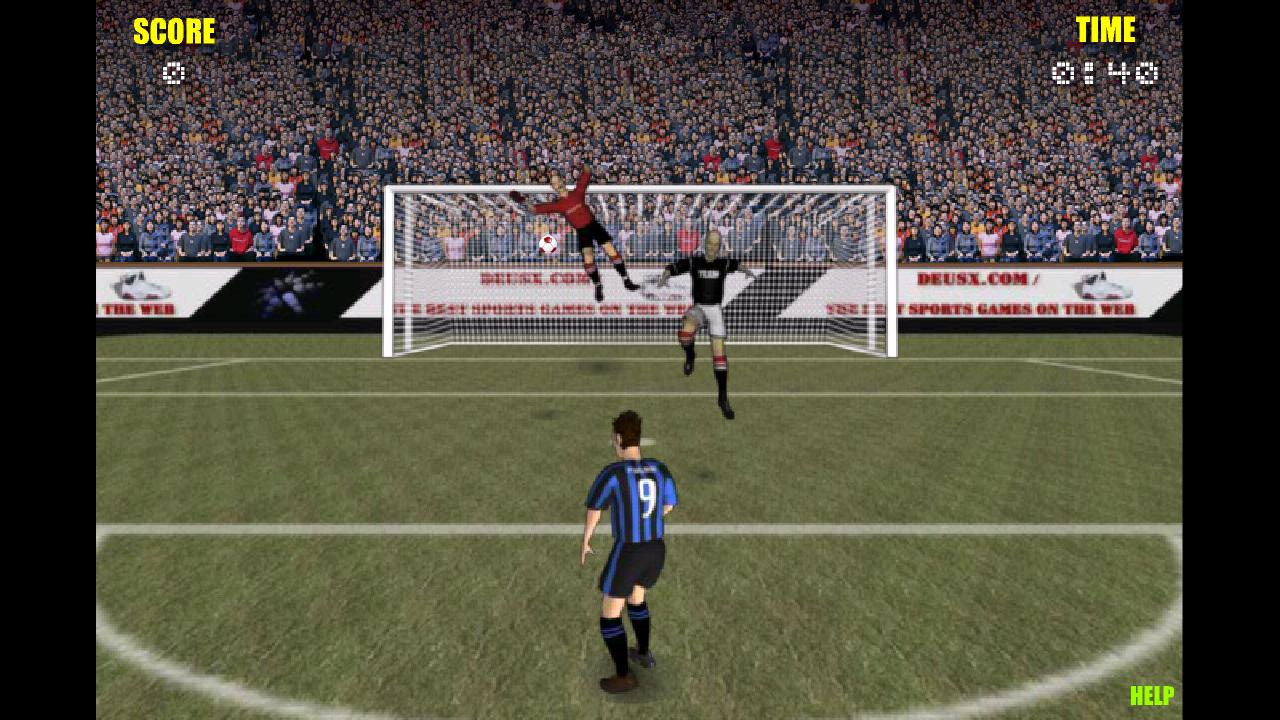Click the soccer ball near the goalkeeper
The width and height of the screenshot is (1280, 720).
[x=546, y=246]
